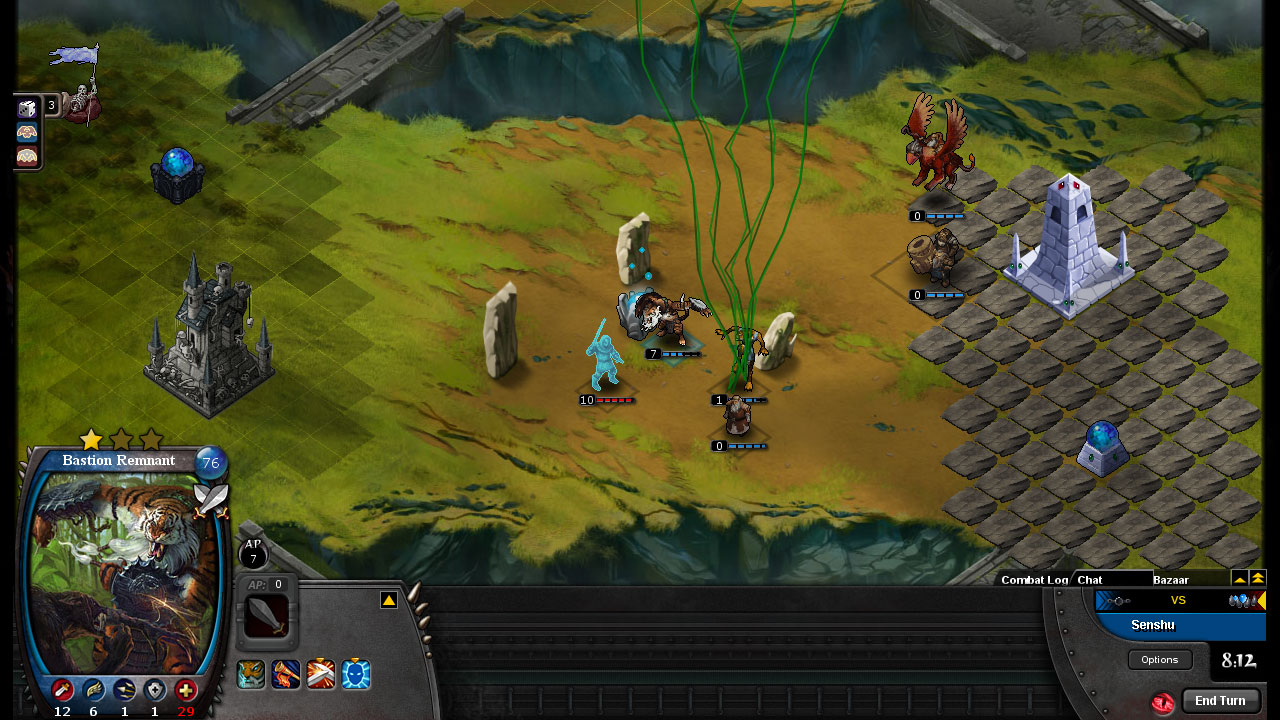The width and height of the screenshot is (1280, 720).
Task: Select the tiger ability icon
Action: (250, 675)
